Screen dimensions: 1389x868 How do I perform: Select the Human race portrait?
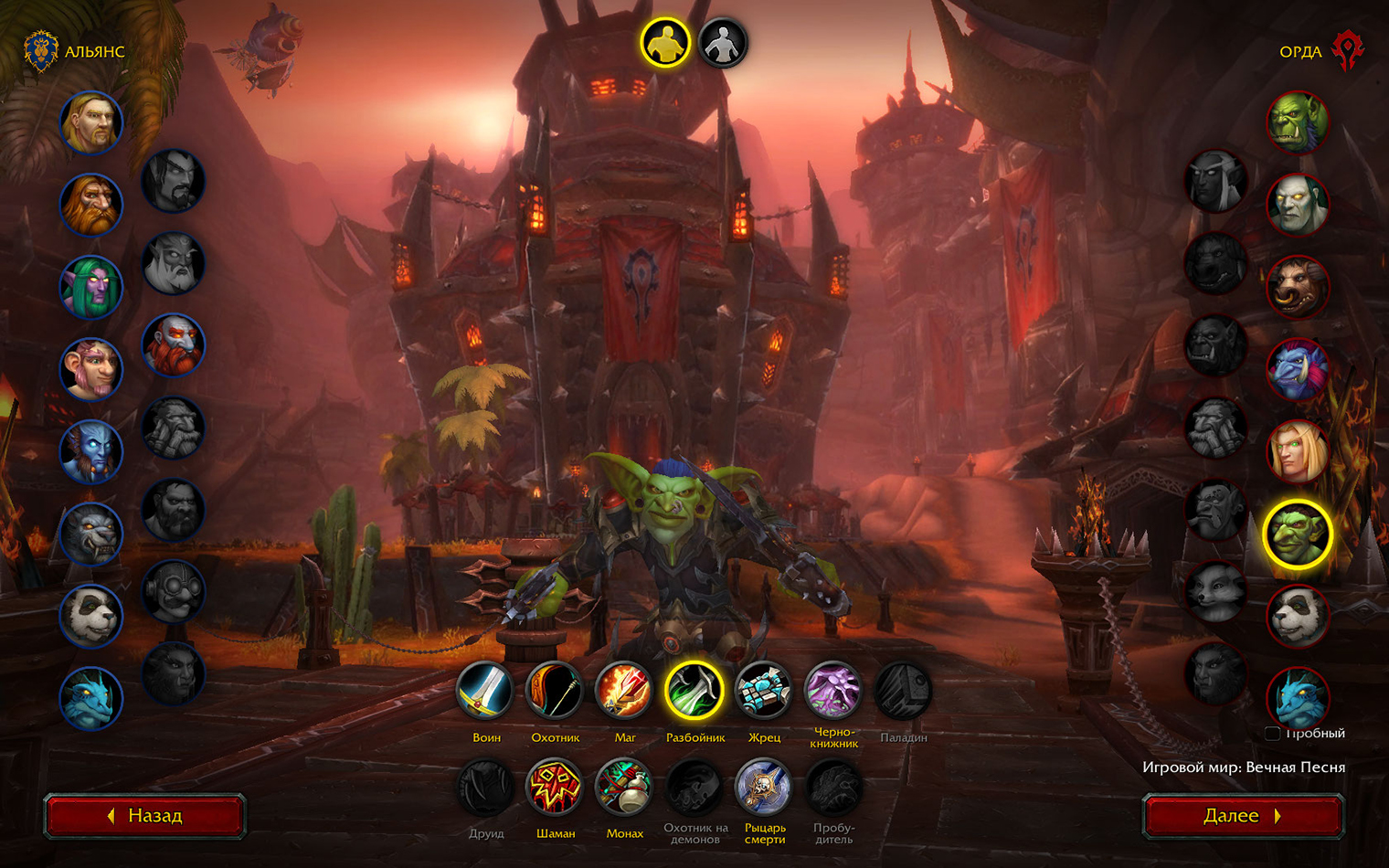point(91,122)
